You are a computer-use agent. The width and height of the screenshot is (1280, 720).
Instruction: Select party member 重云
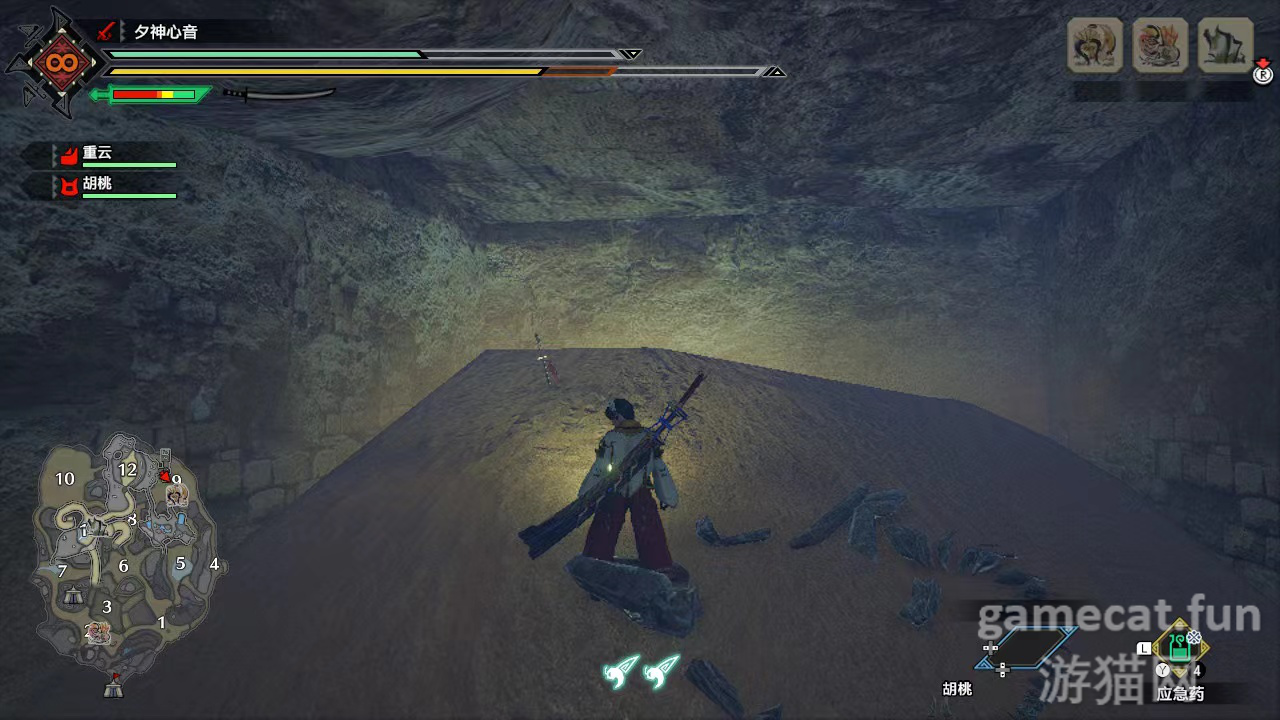click(x=97, y=154)
